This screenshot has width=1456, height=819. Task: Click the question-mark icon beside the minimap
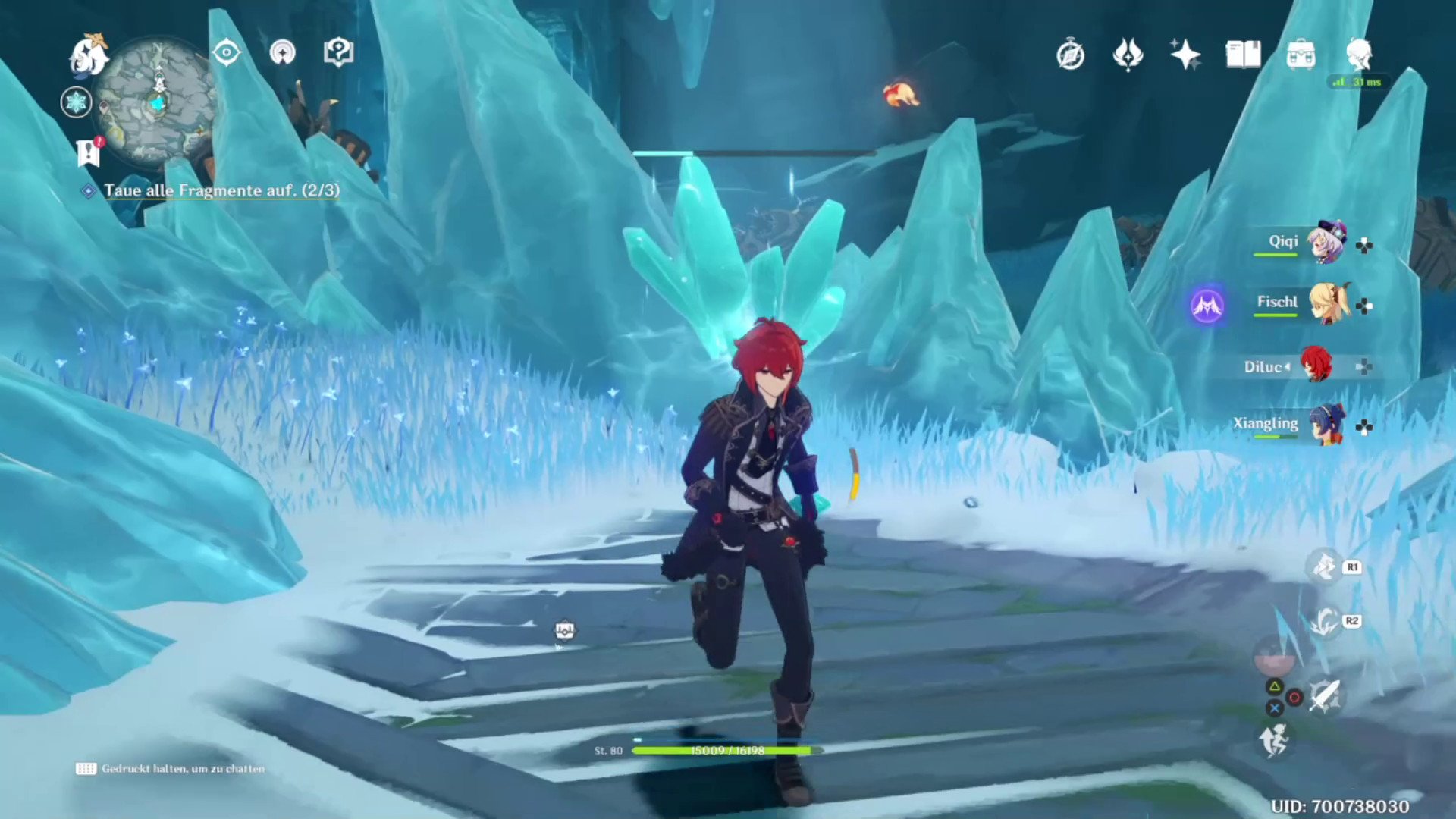[338, 53]
